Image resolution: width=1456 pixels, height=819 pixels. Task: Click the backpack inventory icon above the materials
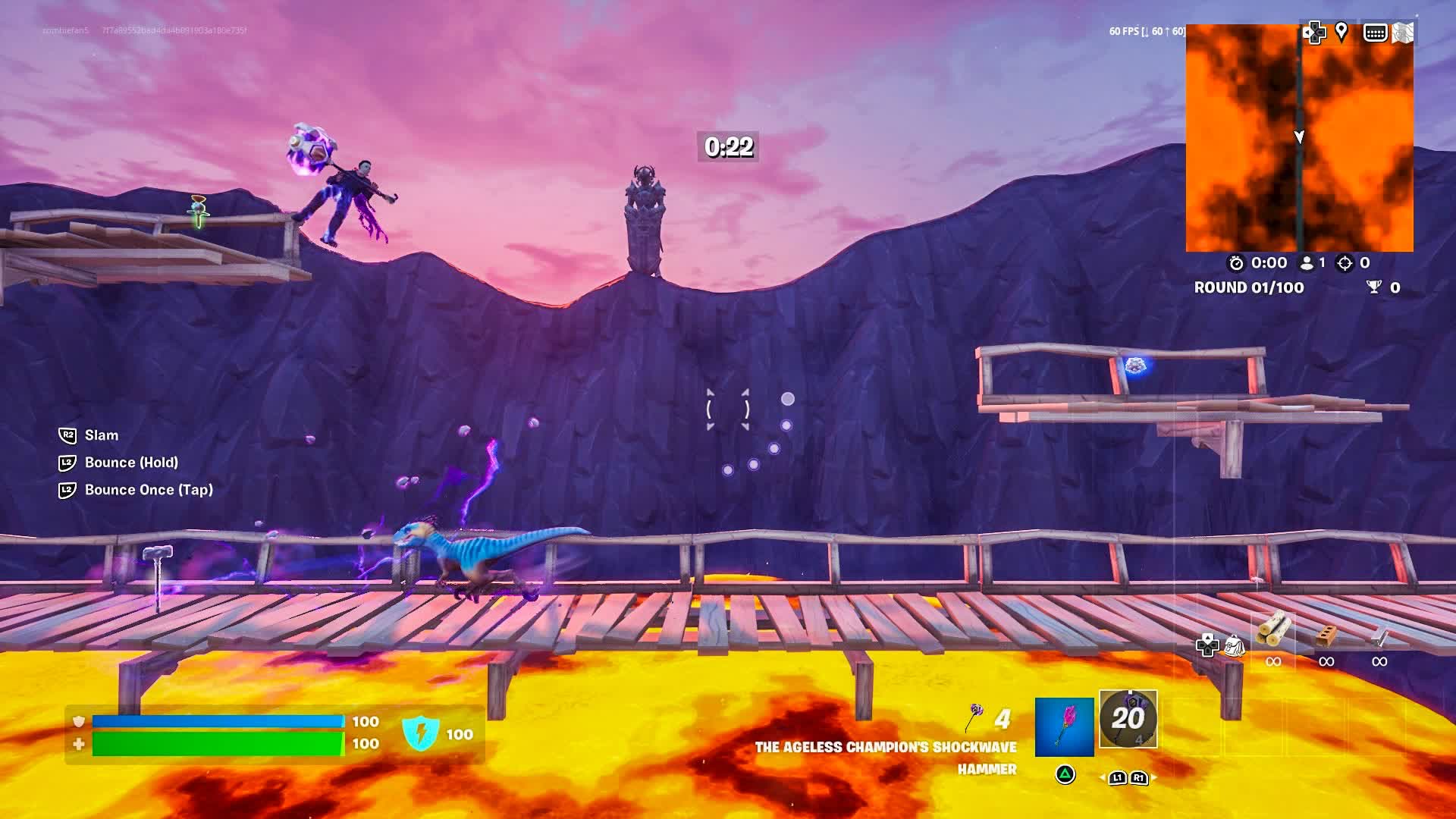pos(1235,646)
